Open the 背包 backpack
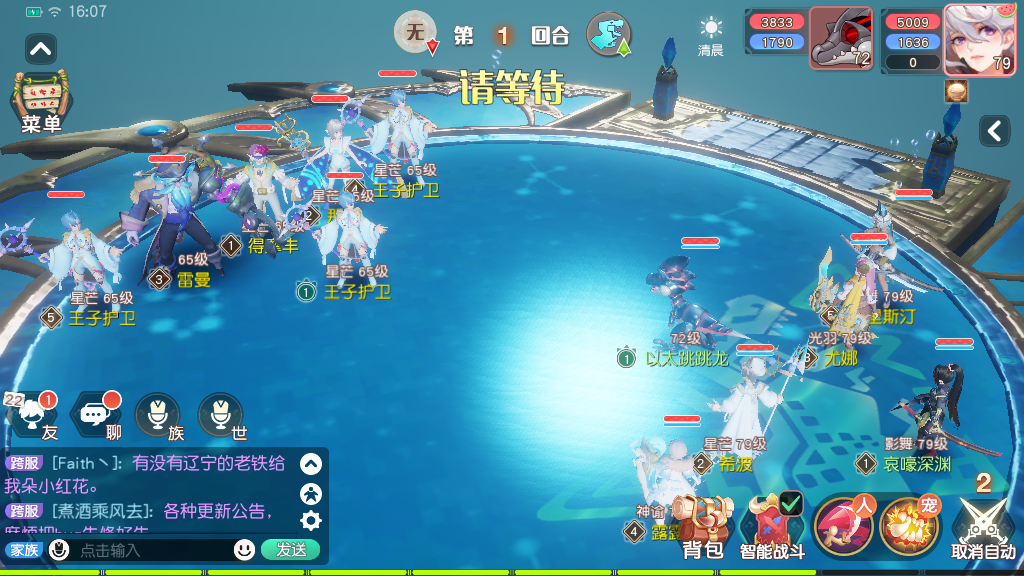The image size is (1024, 576). pyautogui.click(x=702, y=526)
